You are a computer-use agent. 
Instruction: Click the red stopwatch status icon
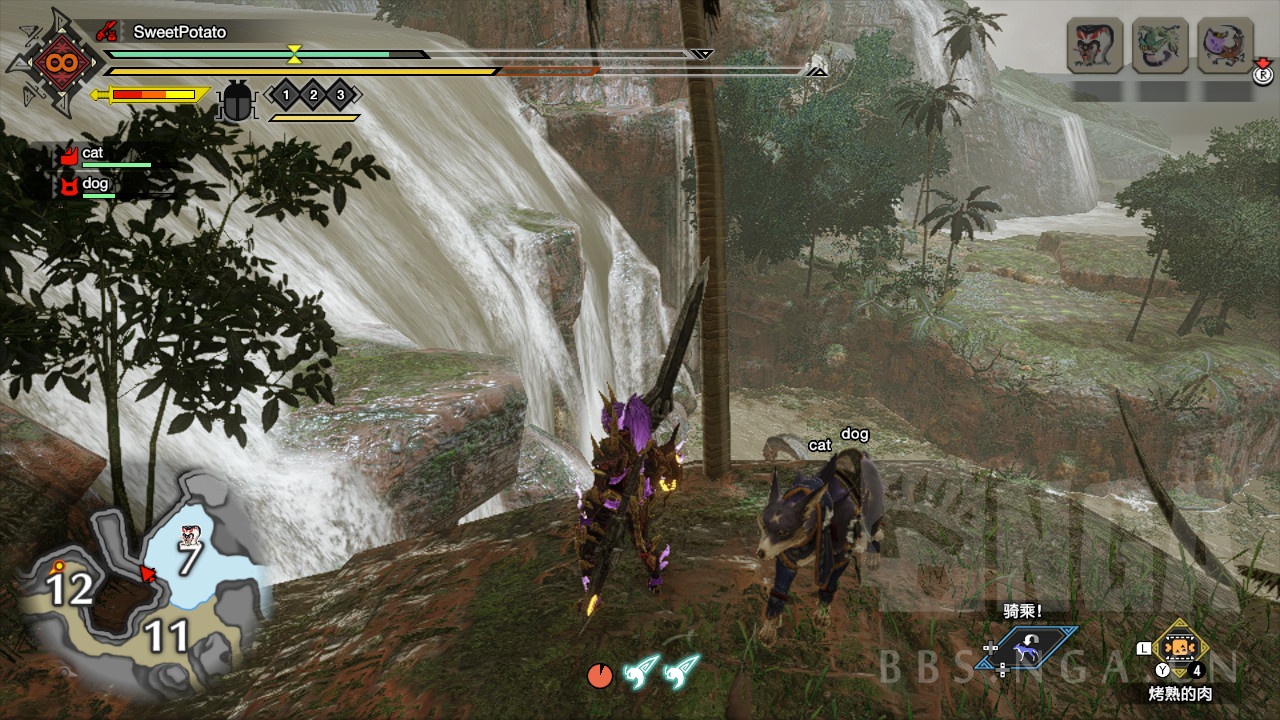[x=599, y=675]
